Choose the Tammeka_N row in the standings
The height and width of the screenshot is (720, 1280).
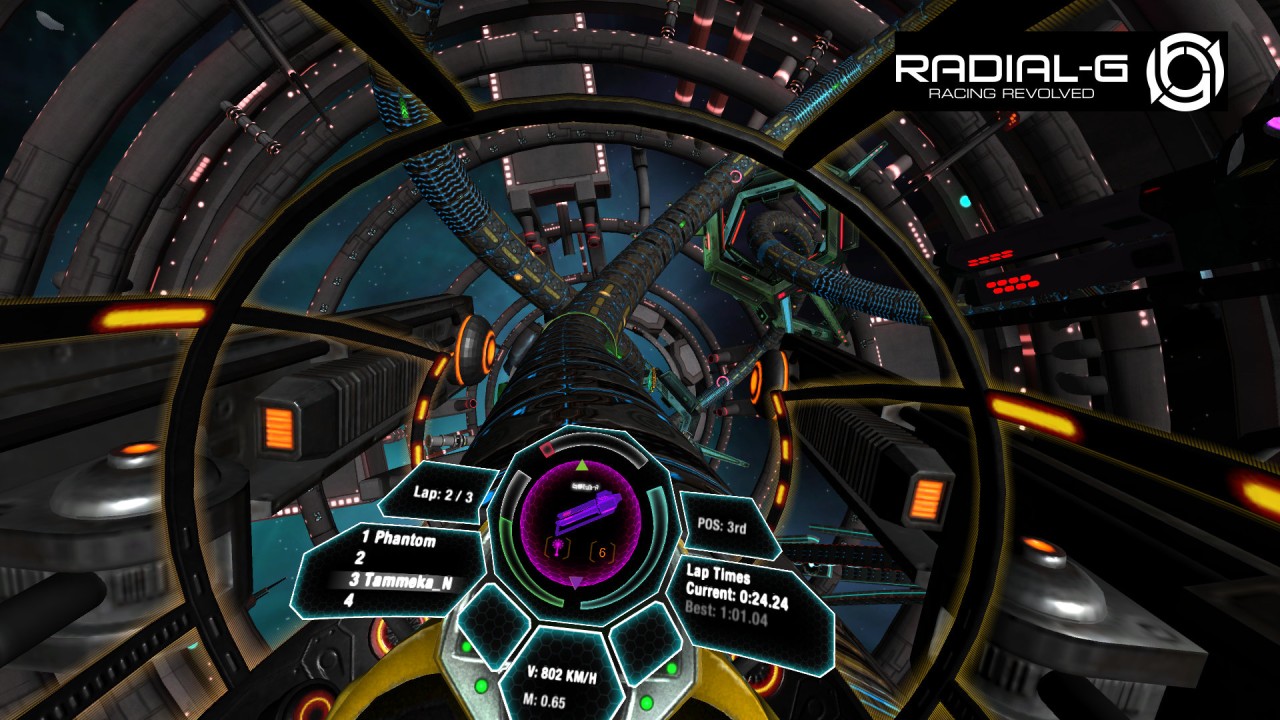pos(398,580)
